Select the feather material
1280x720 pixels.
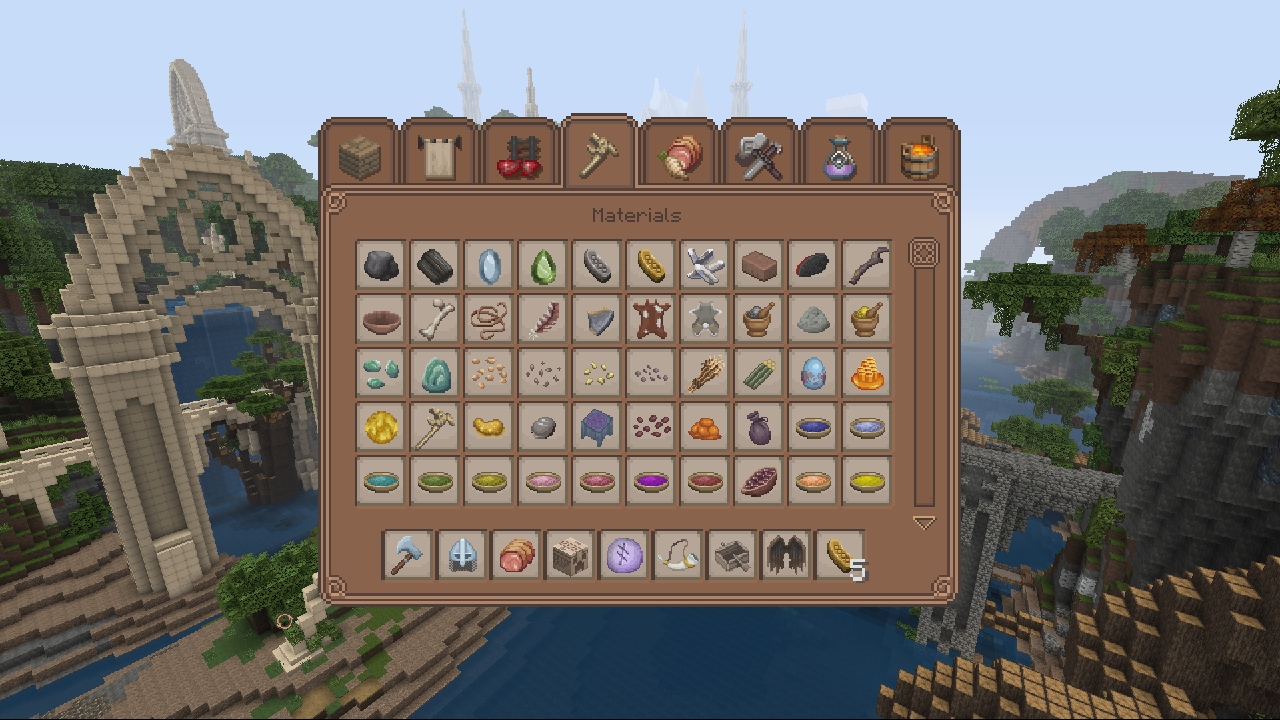click(543, 319)
